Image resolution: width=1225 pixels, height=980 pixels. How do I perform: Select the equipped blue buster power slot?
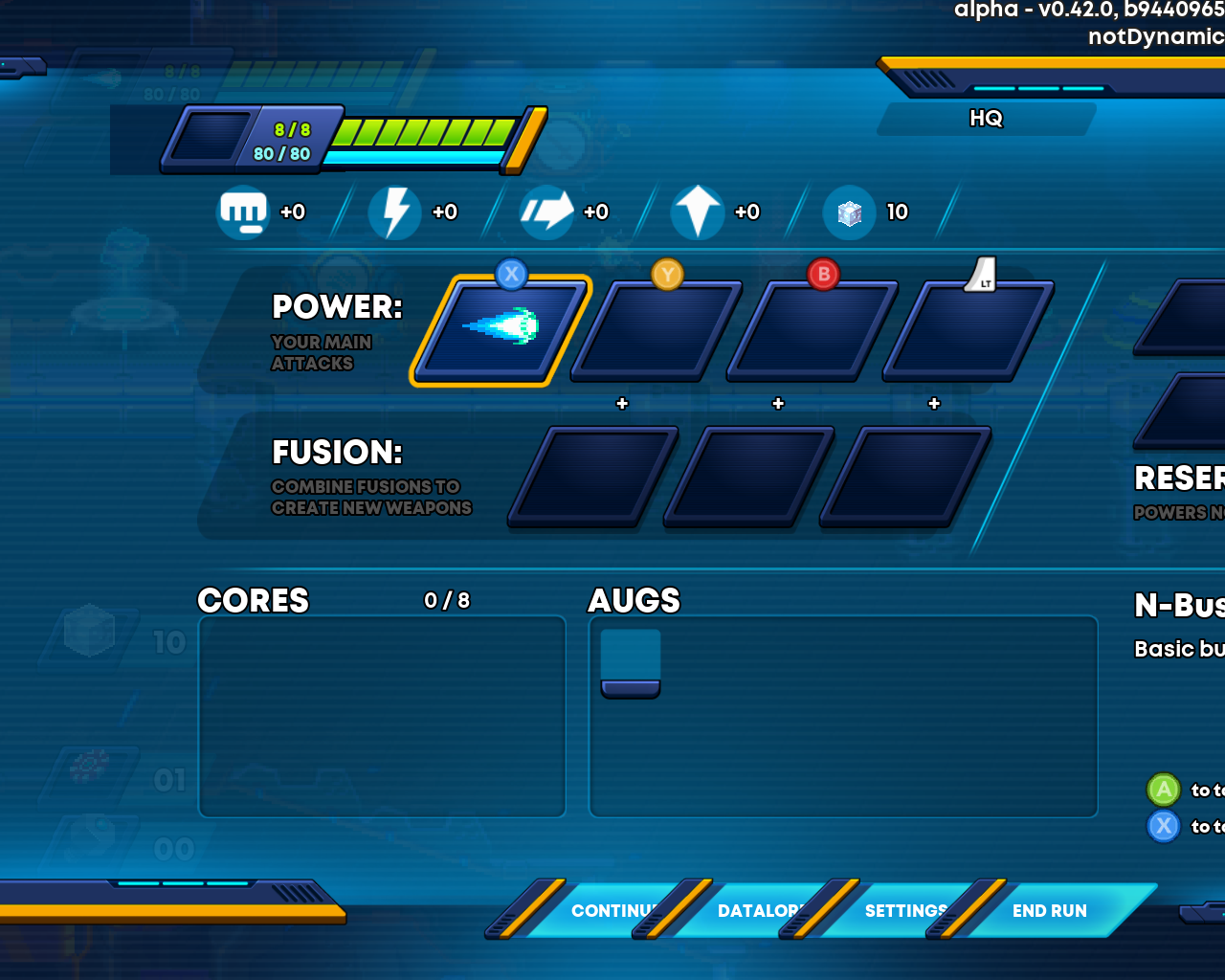[501, 328]
